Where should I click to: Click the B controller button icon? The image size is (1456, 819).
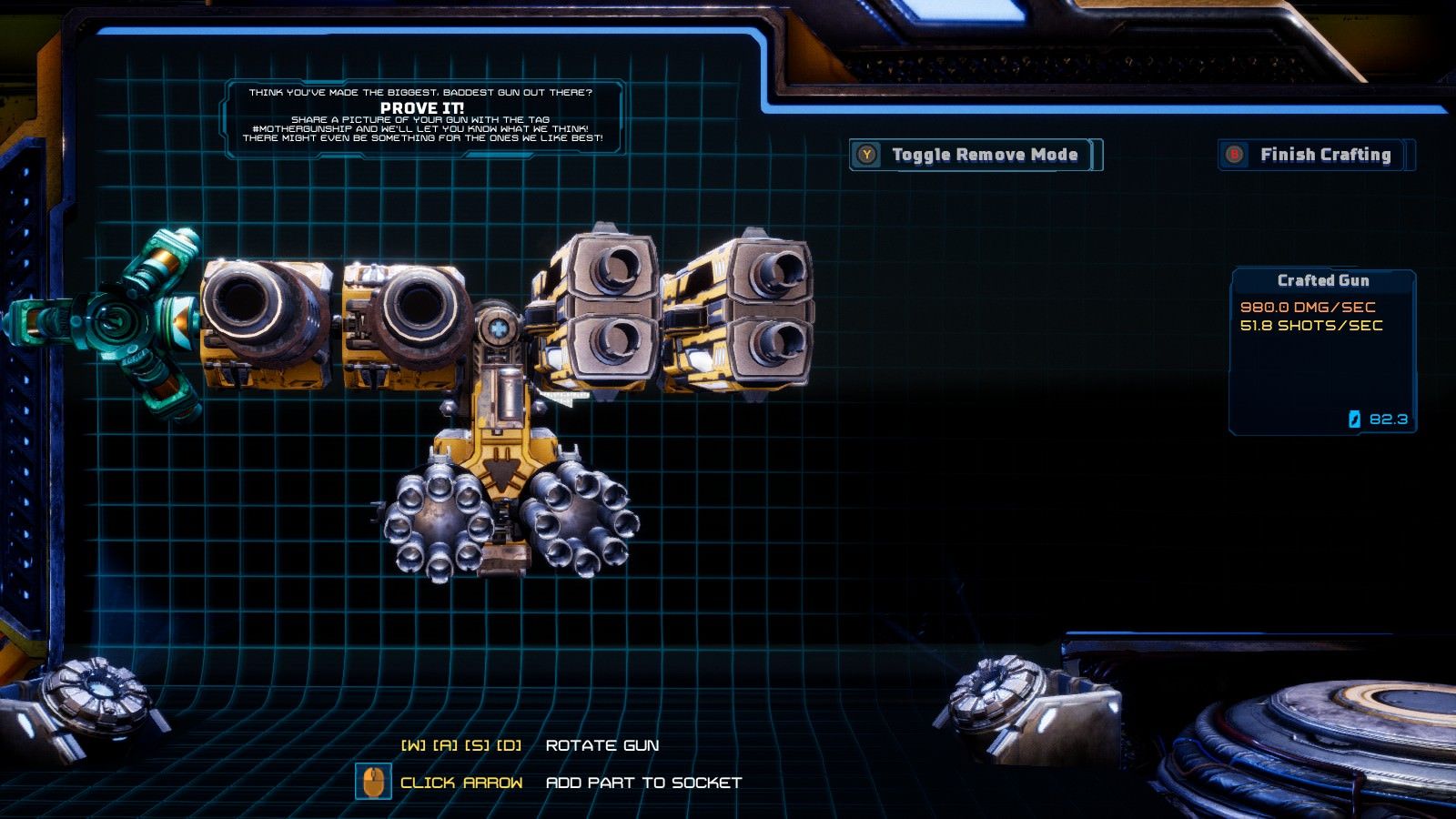click(x=1235, y=155)
